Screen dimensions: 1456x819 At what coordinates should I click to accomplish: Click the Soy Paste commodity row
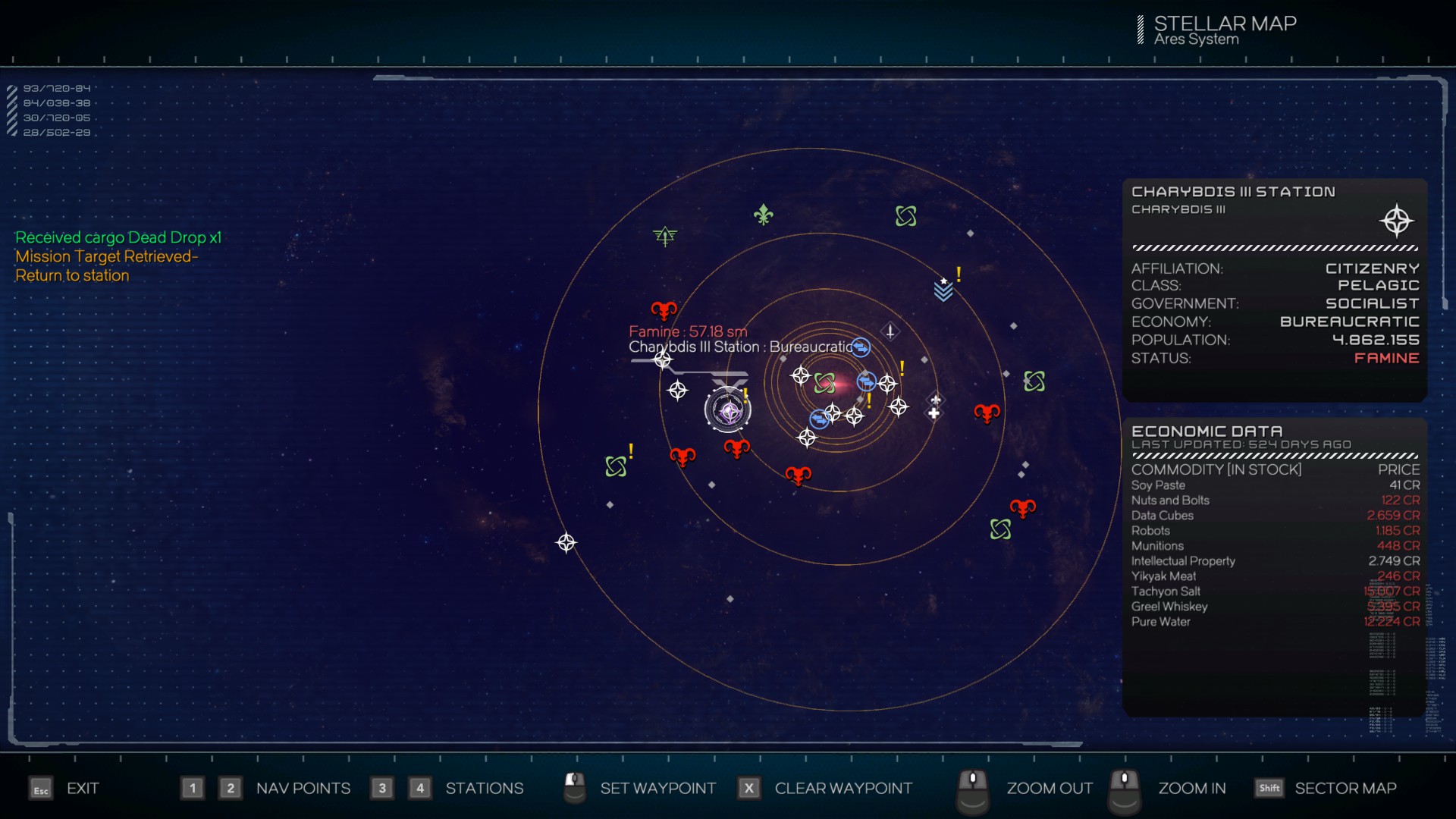pyautogui.click(x=1275, y=485)
